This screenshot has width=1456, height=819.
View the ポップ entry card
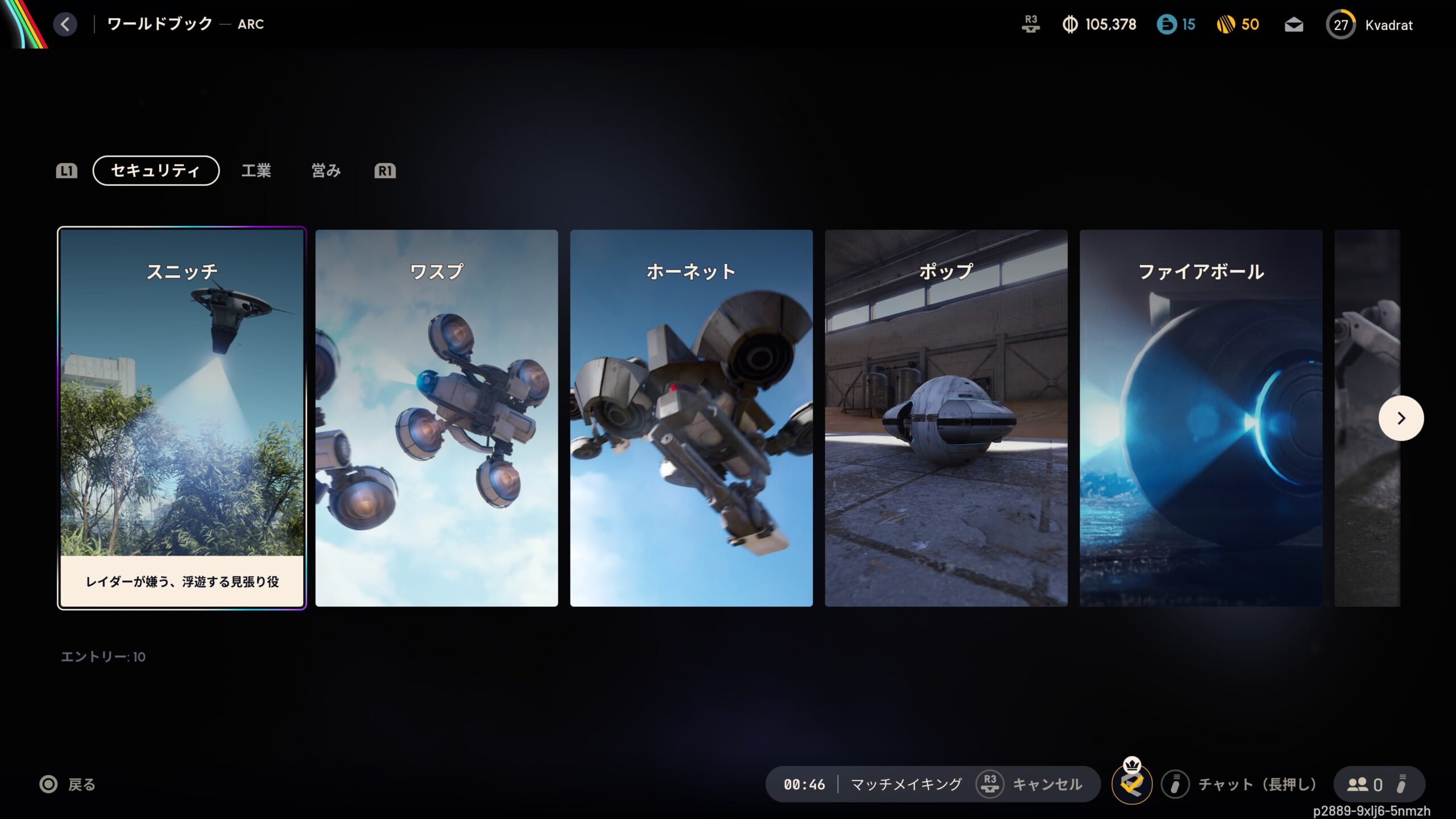(x=946, y=418)
